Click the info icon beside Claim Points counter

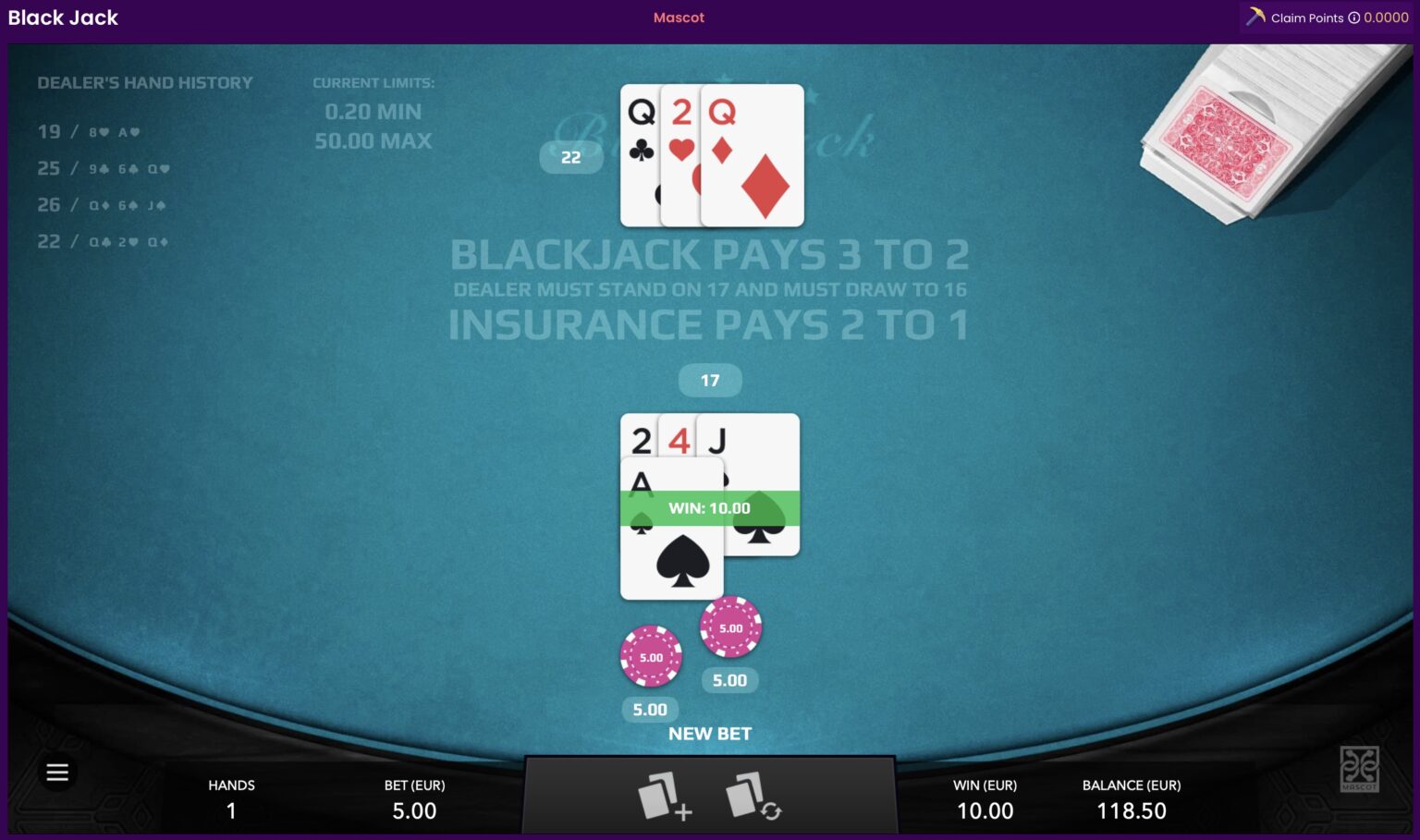point(1355,18)
